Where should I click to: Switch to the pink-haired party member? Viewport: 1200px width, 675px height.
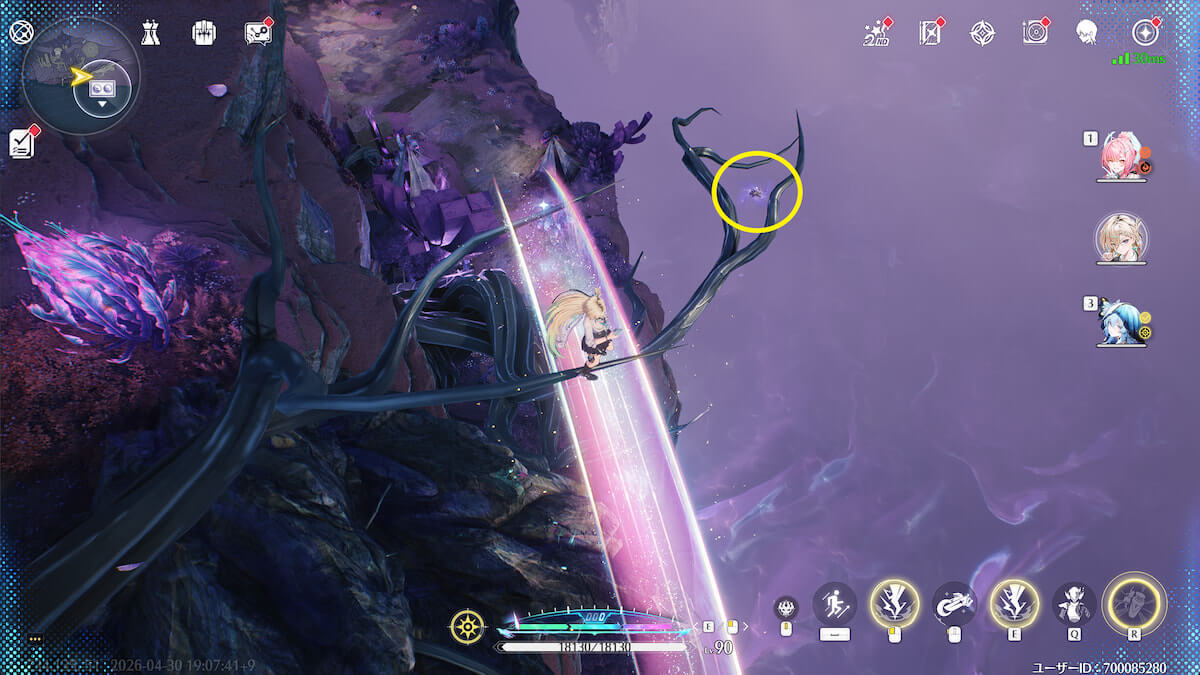pyautogui.click(x=1122, y=157)
